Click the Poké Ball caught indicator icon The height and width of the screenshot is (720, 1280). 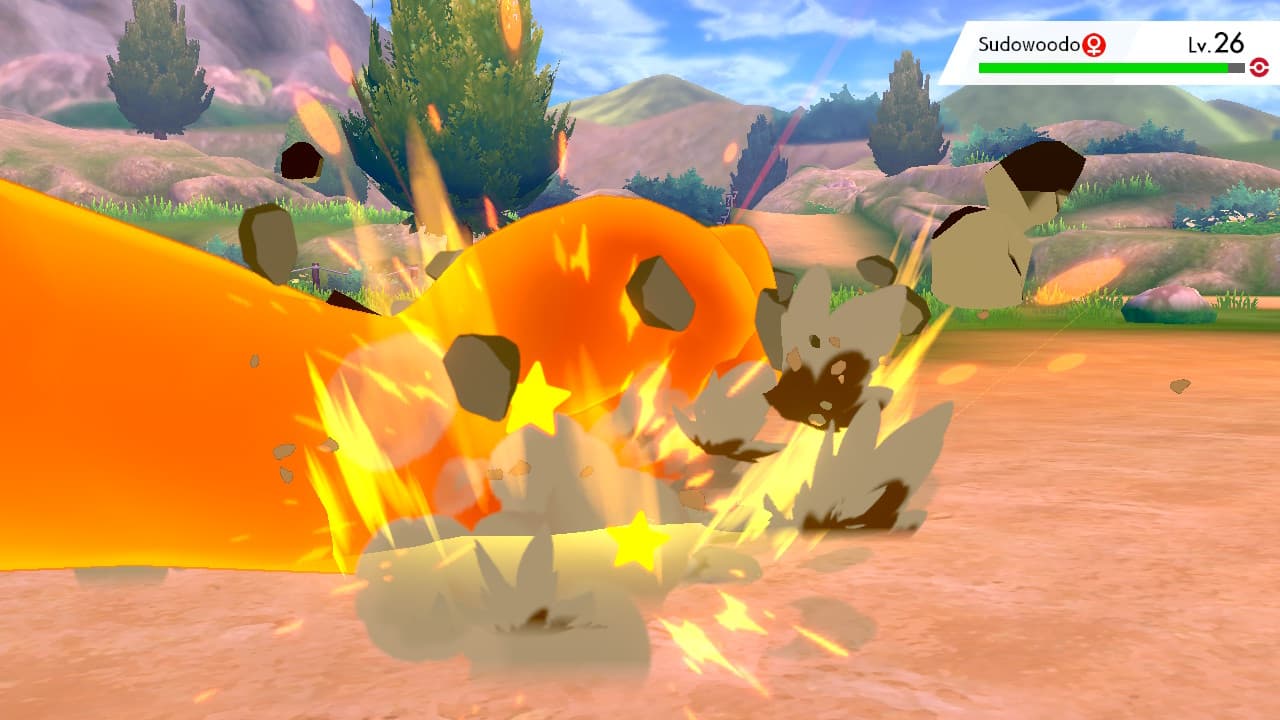(1259, 66)
